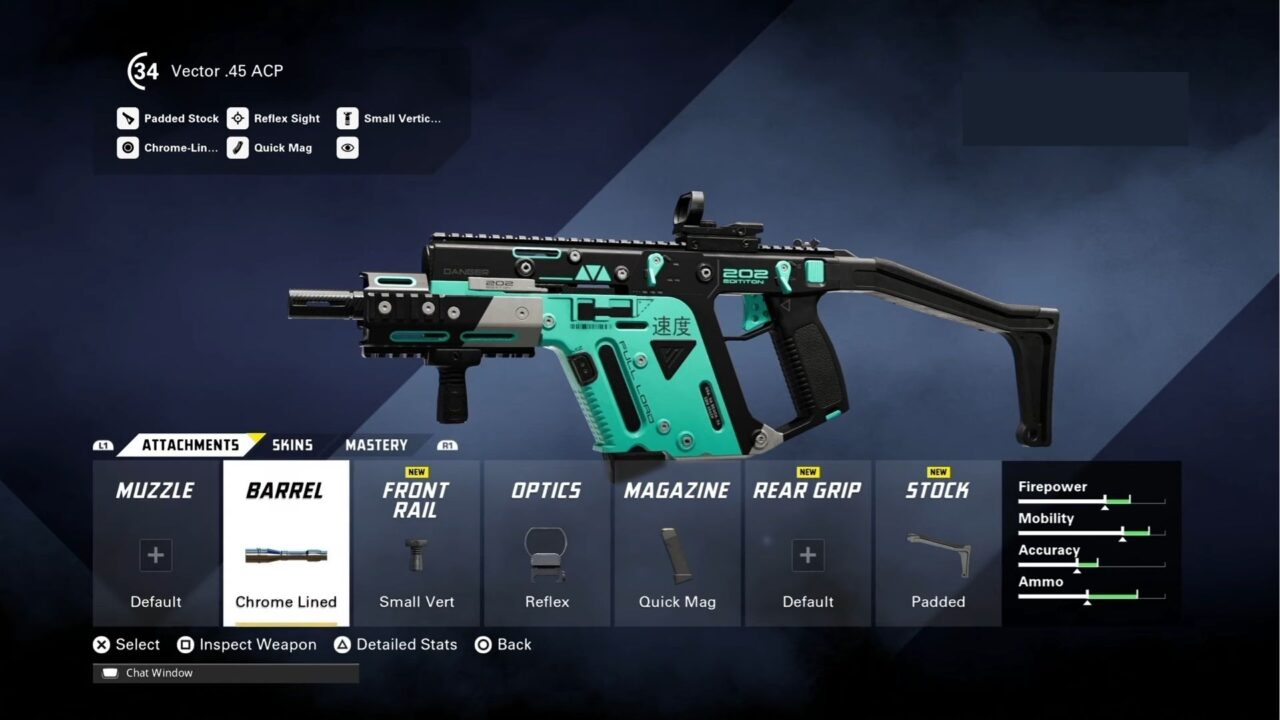Open the R1 next-tab selector

pyautogui.click(x=448, y=445)
